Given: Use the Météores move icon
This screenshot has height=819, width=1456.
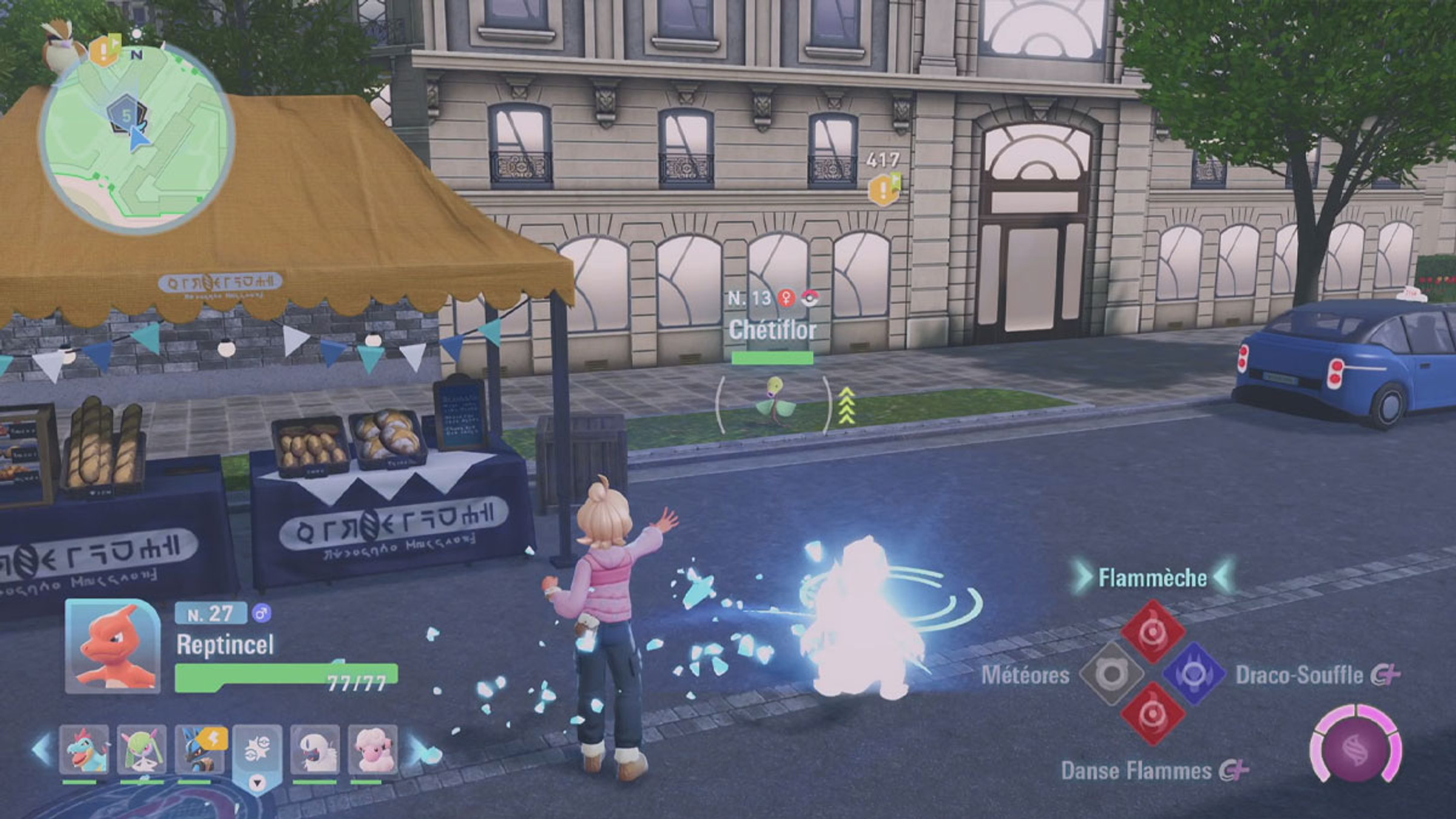Looking at the screenshot, I should point(1111,674).
